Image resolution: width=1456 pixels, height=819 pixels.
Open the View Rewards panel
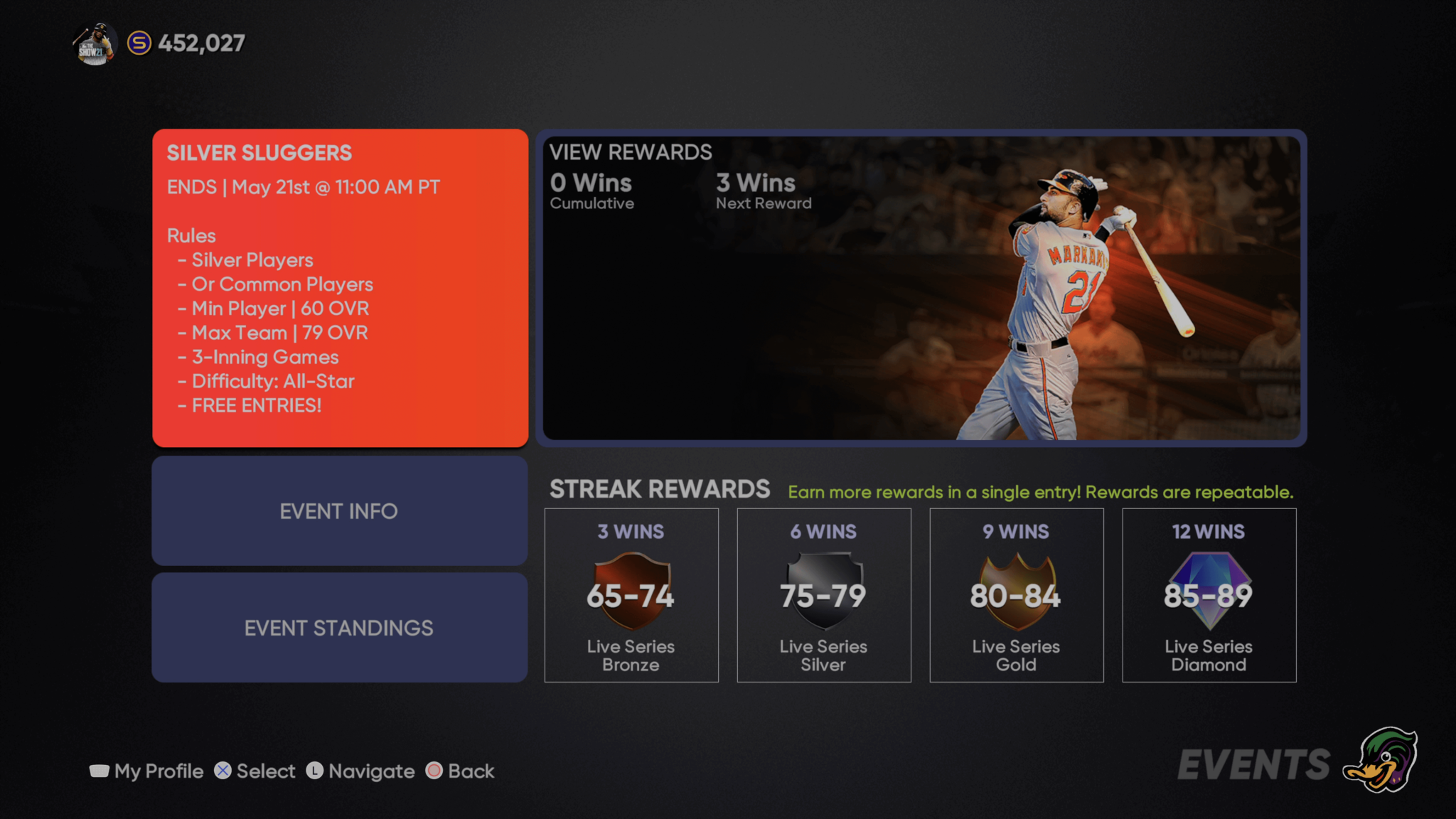921,288
